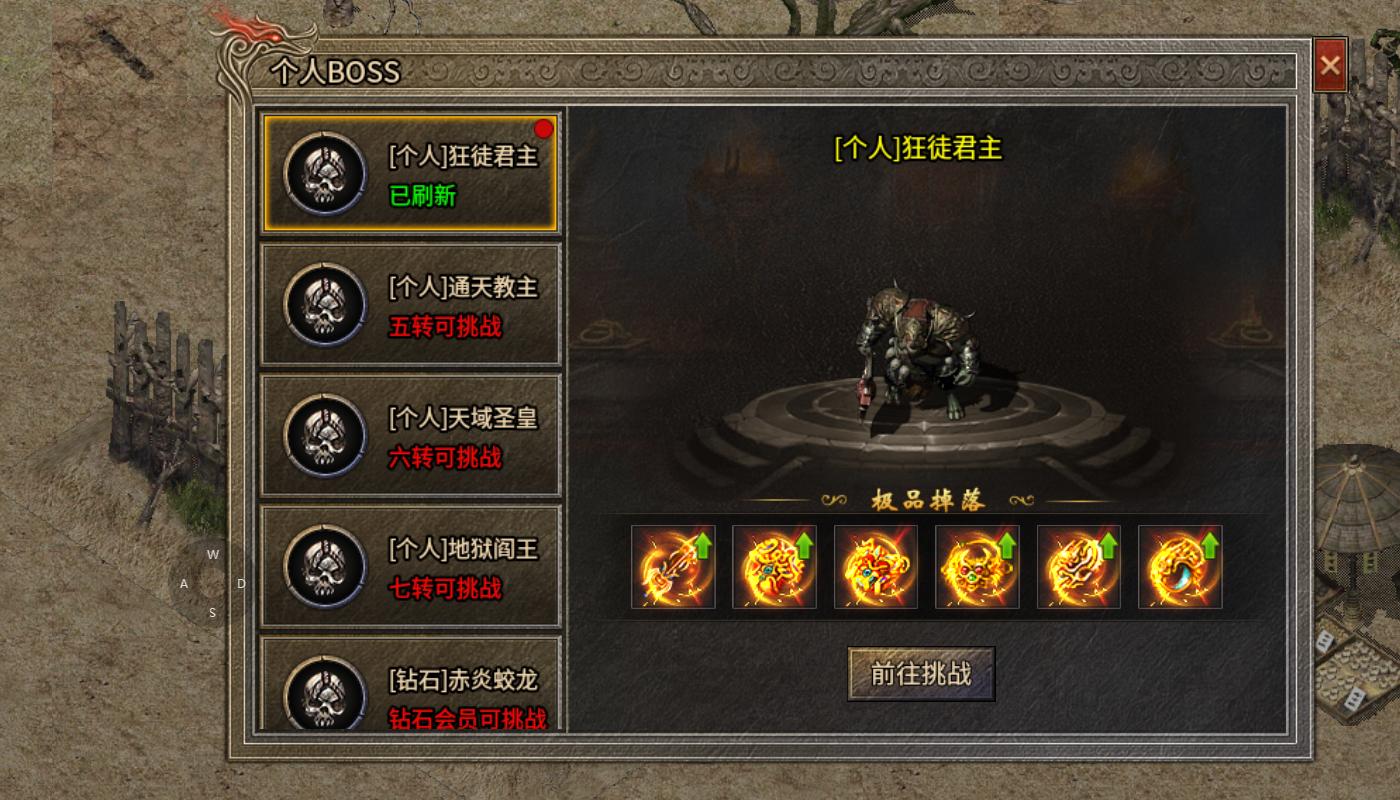Select the [个人]通天教主 boss entry
This screenshot has width=1400, height=800.
point(410,304)
